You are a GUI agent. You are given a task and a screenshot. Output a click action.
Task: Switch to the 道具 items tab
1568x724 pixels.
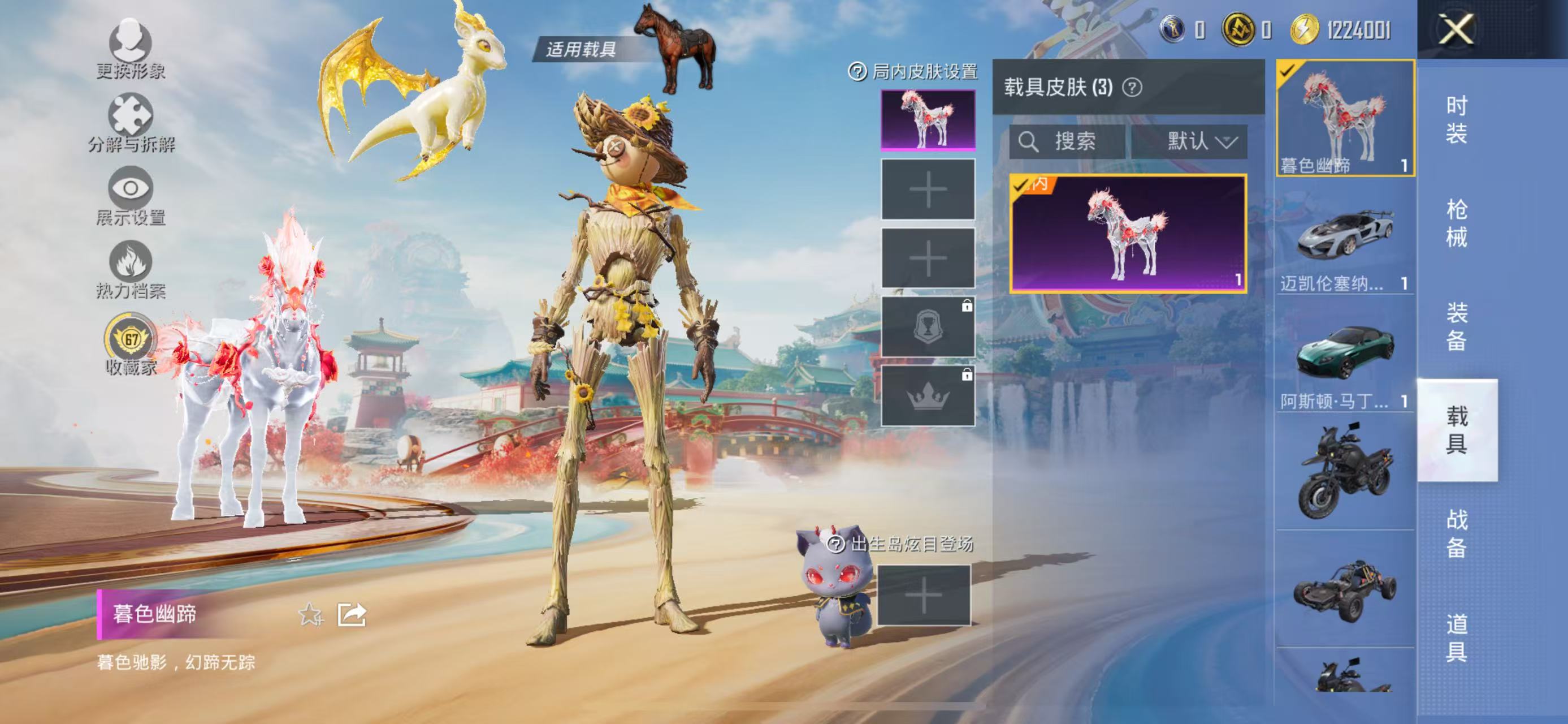coord(1456,637)
